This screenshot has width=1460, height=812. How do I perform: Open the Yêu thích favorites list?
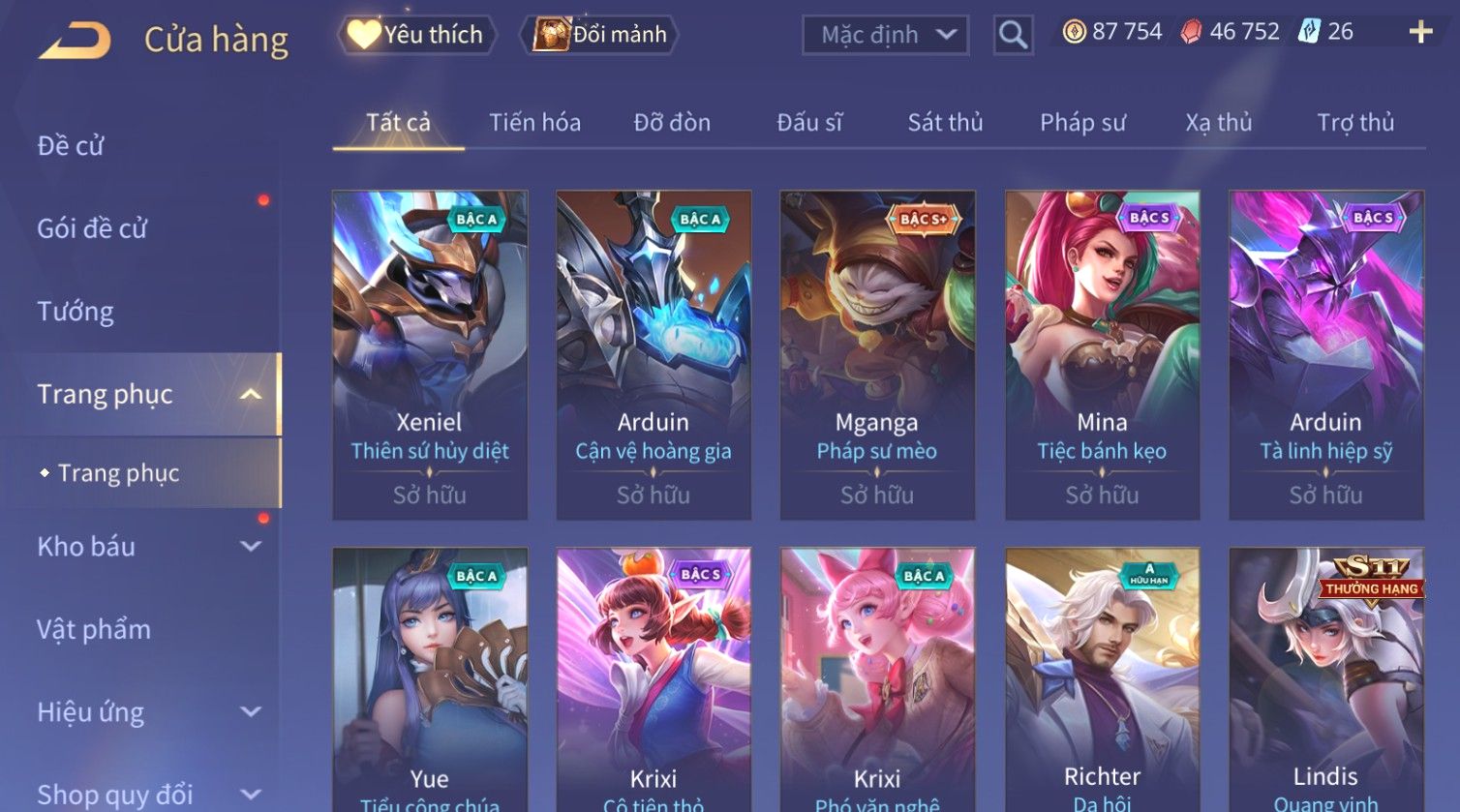tap(417, 35)
